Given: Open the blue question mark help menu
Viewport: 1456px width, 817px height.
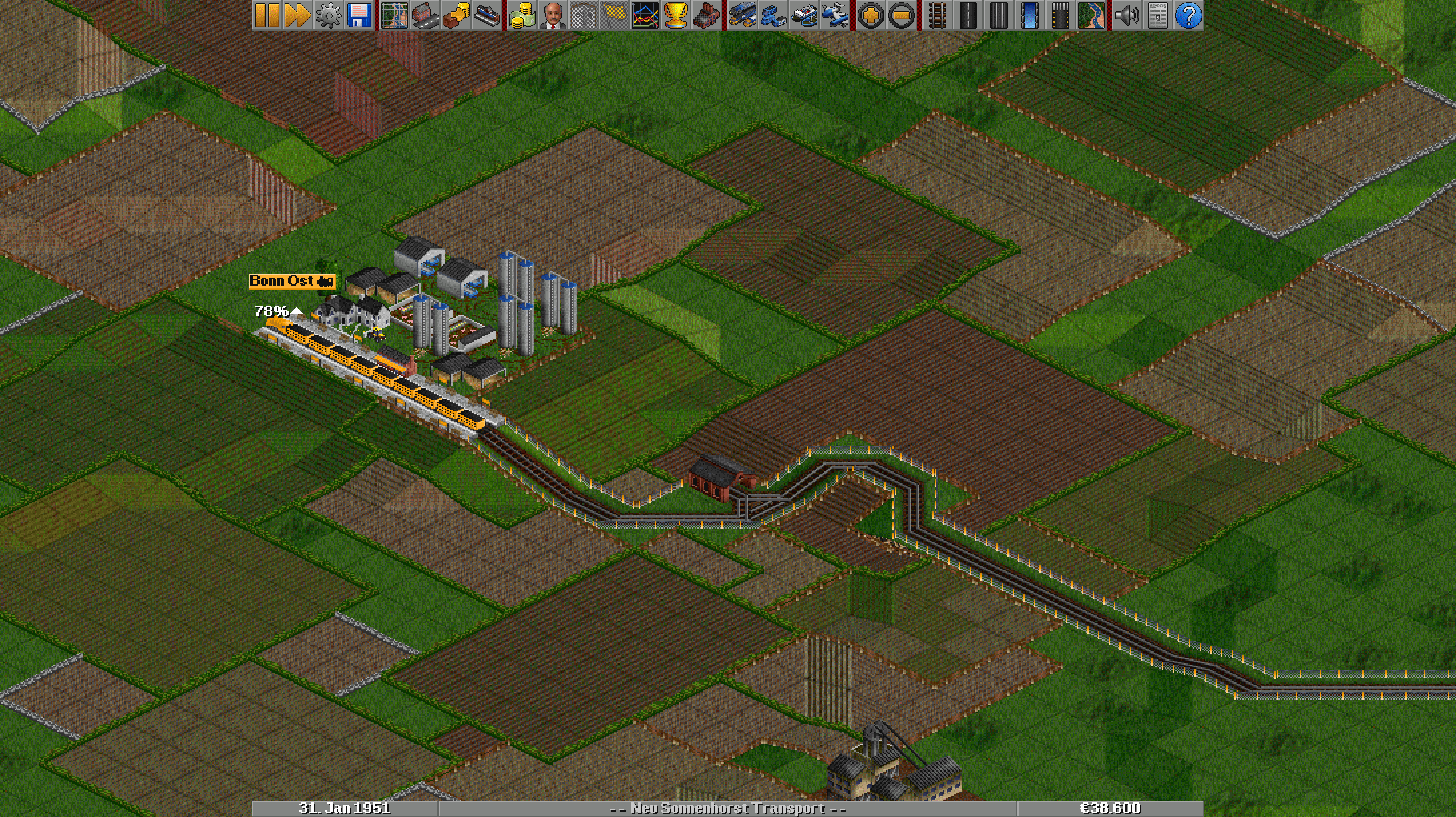Looking at the screenshot, I should [1189, 15].
